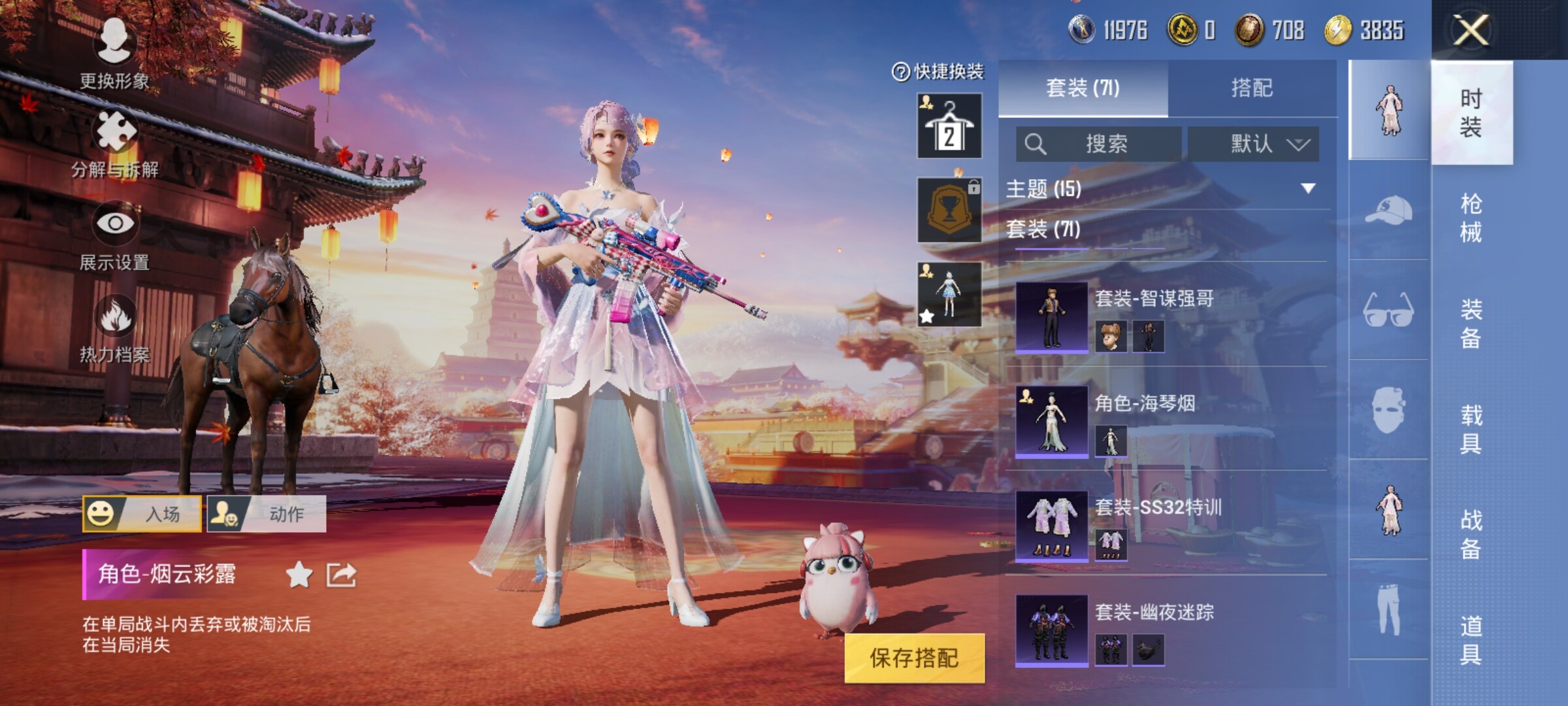Select the 入场 entrance emote button
The image size is (1568, 706).
coord(142,514)
